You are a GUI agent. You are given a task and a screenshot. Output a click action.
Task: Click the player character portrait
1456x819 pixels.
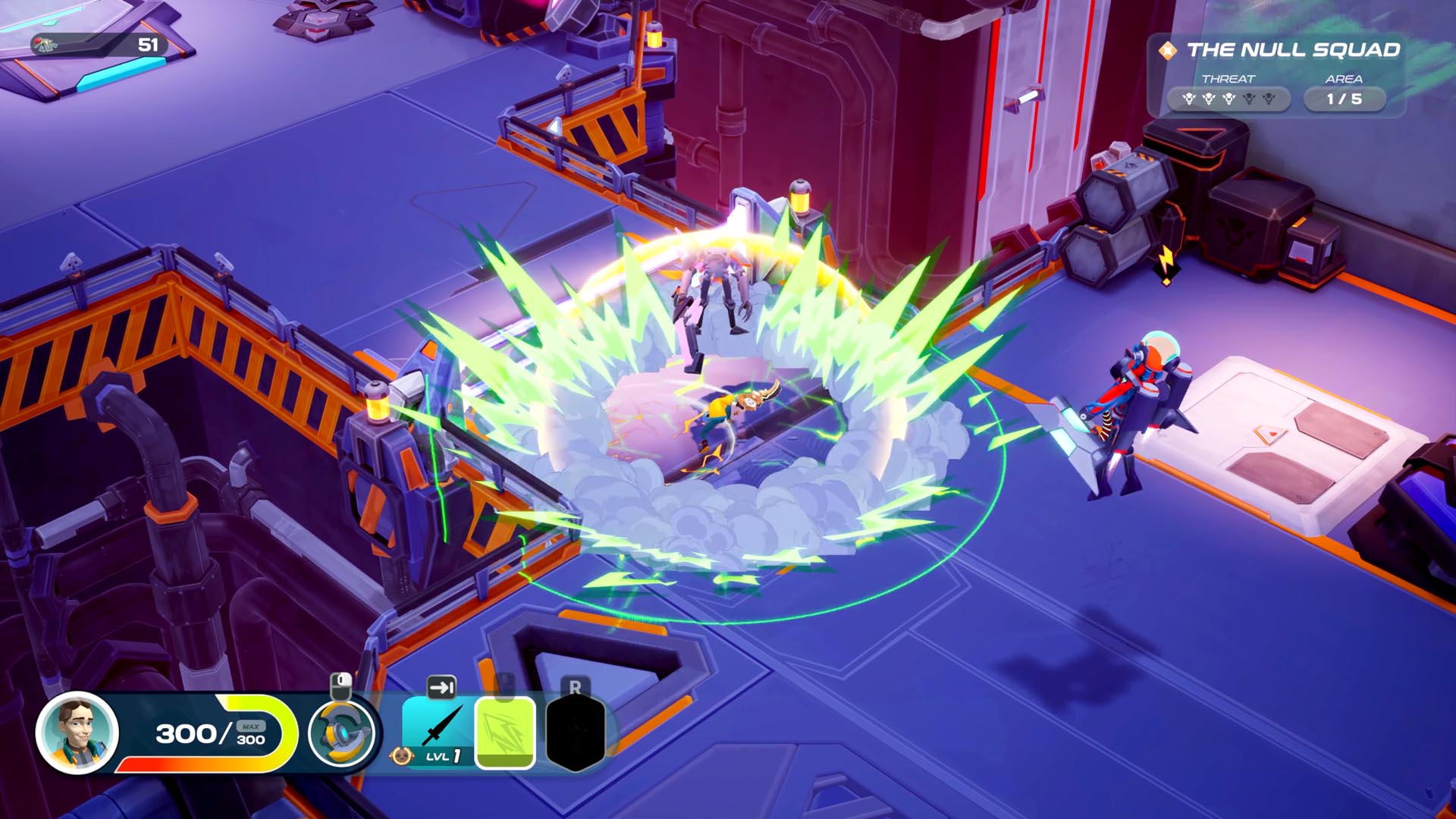pyautogui.click(x=77, y=733)
